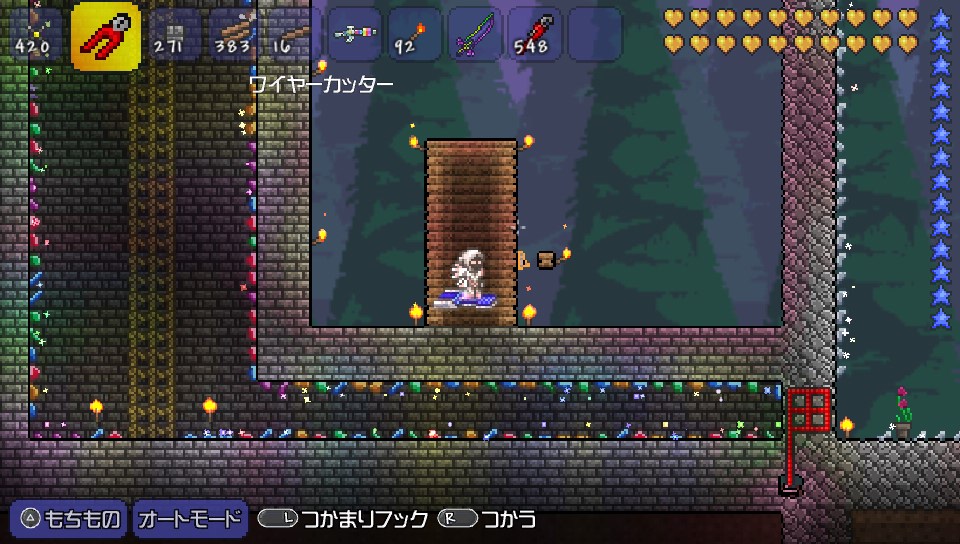Choose the gray block stack of 271

(172, 34)
